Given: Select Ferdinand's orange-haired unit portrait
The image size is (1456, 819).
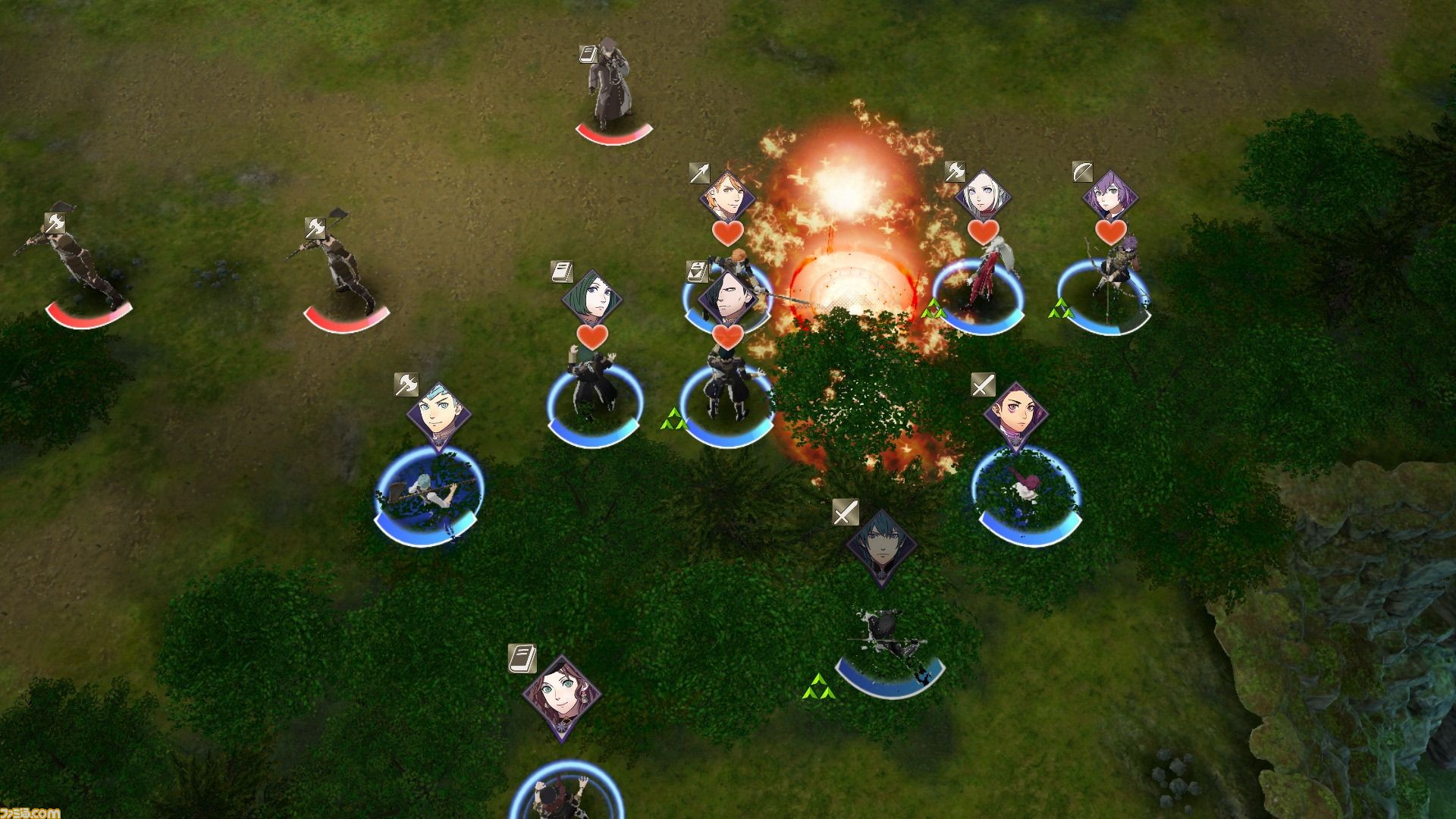Looking at the screenshot, I should (x=726, y=197).
